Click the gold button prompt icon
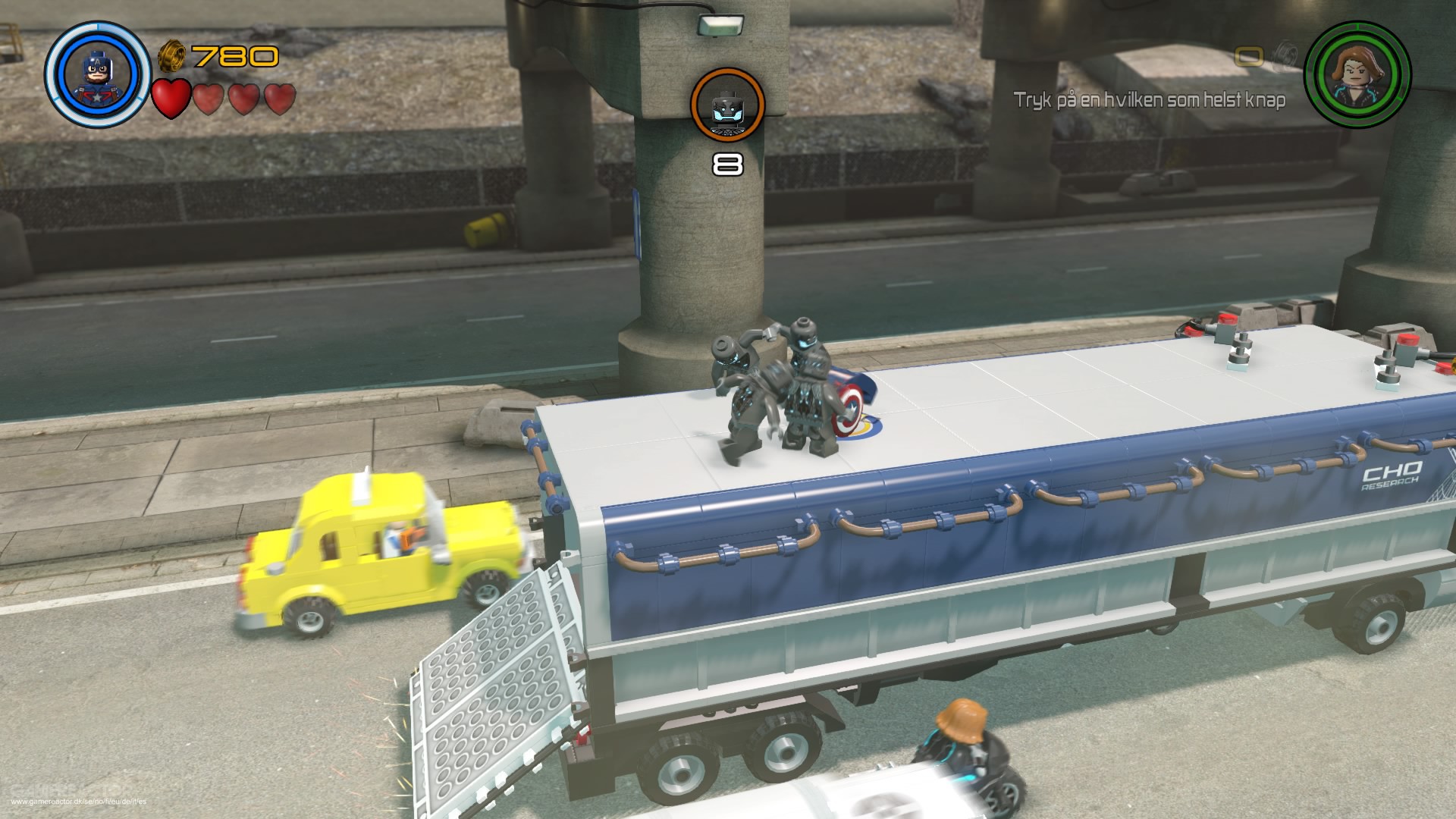 1250,56
